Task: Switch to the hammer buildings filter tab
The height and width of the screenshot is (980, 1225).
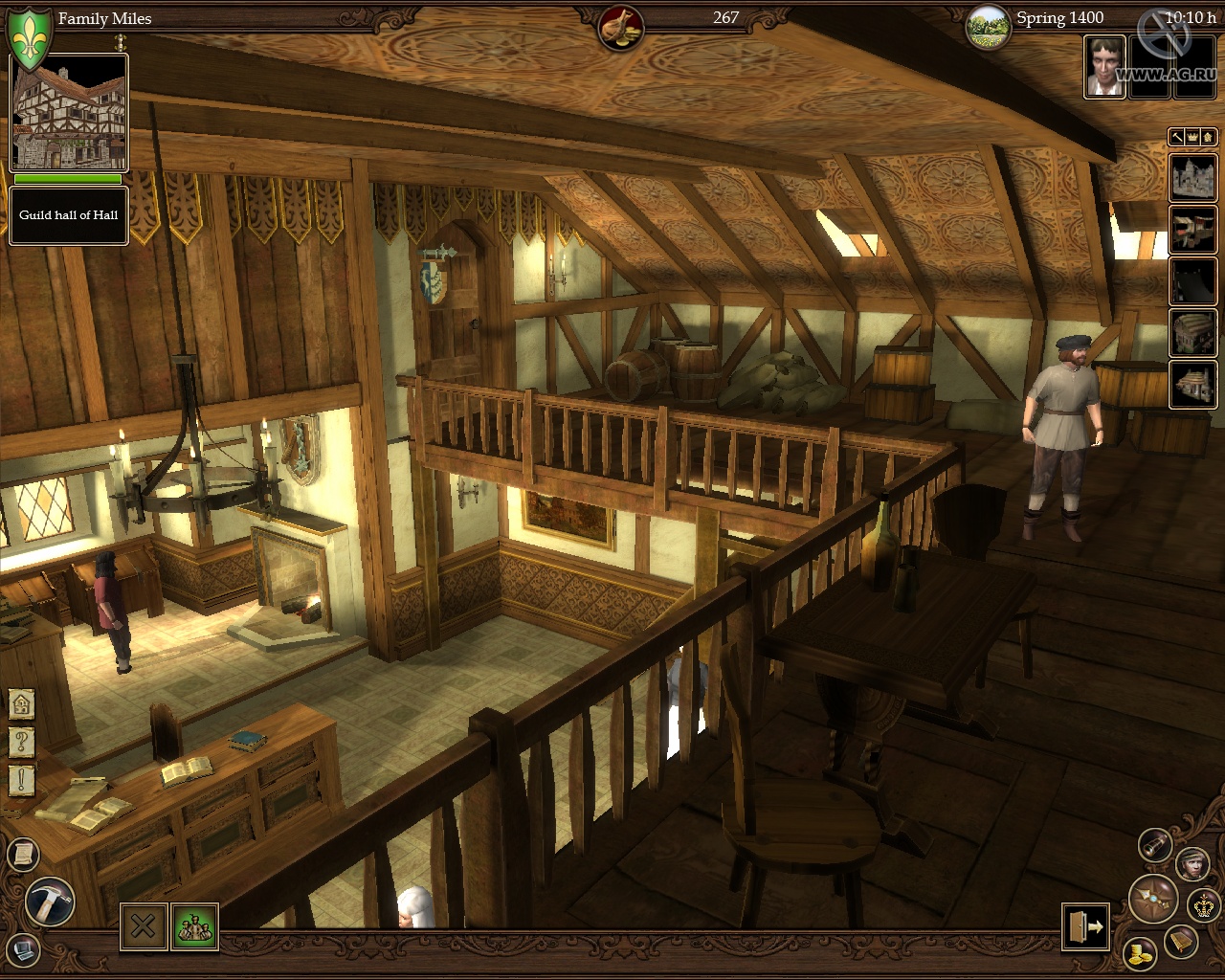Action: pyautogui.click(x=1177, y=138)
